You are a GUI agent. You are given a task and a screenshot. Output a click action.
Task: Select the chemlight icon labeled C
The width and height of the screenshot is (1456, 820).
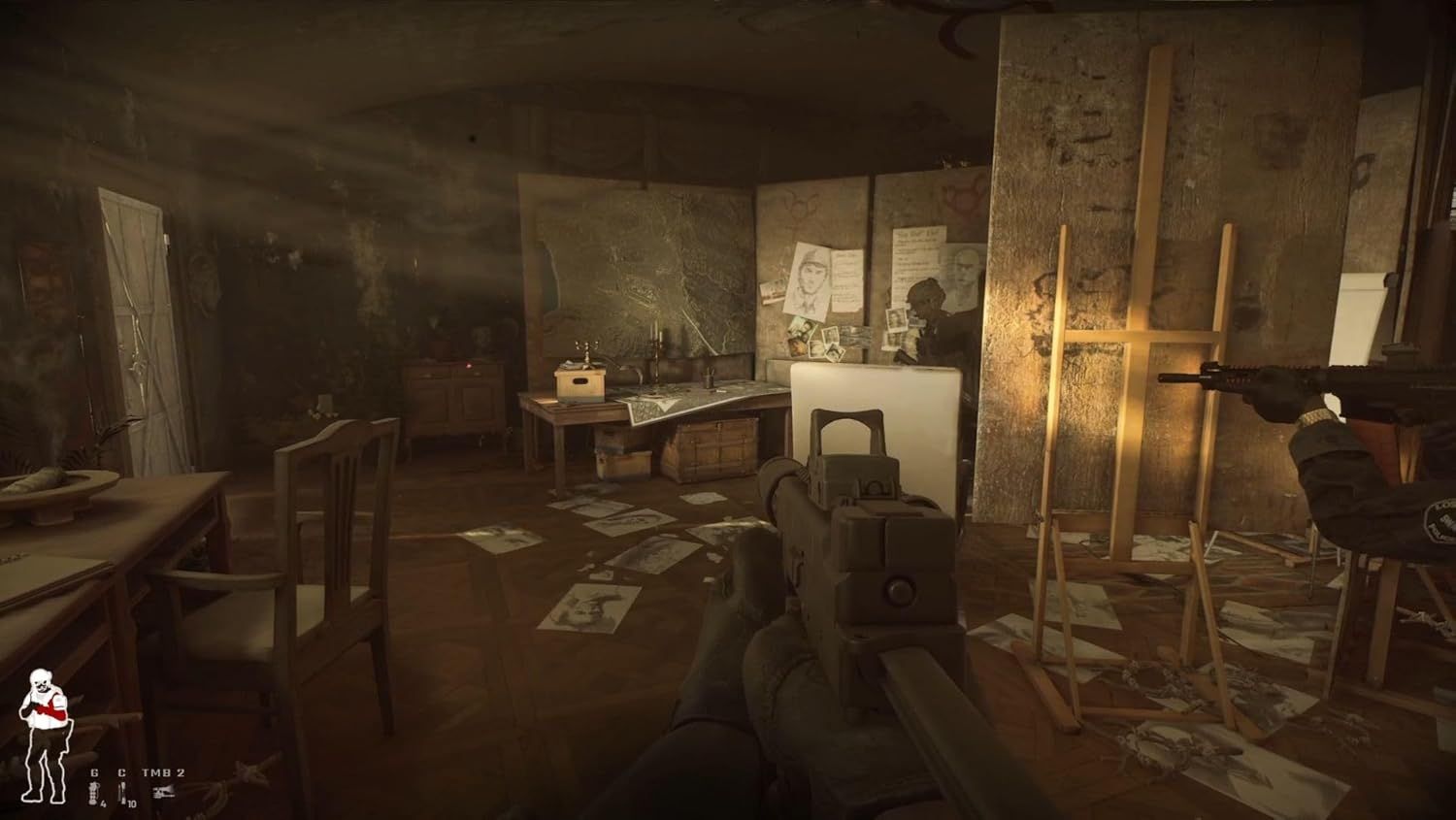click(121, 771)
